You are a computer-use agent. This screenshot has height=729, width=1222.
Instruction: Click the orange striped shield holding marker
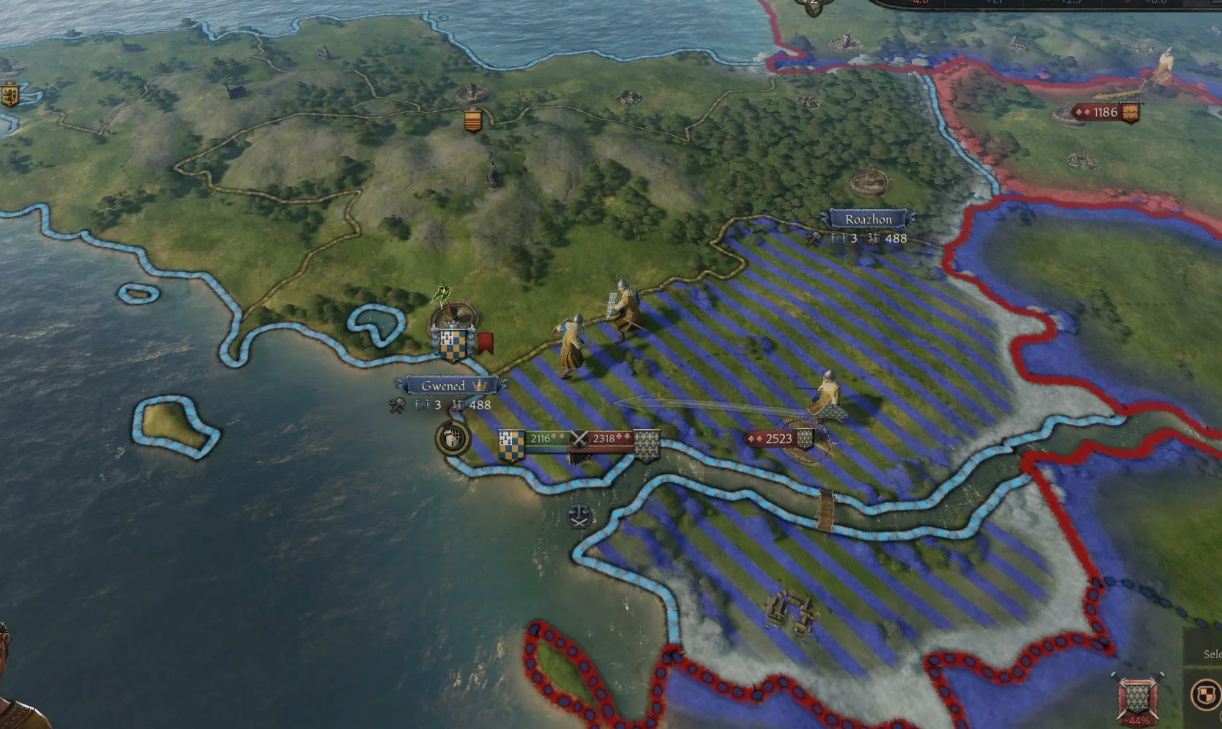click(473, 121)
